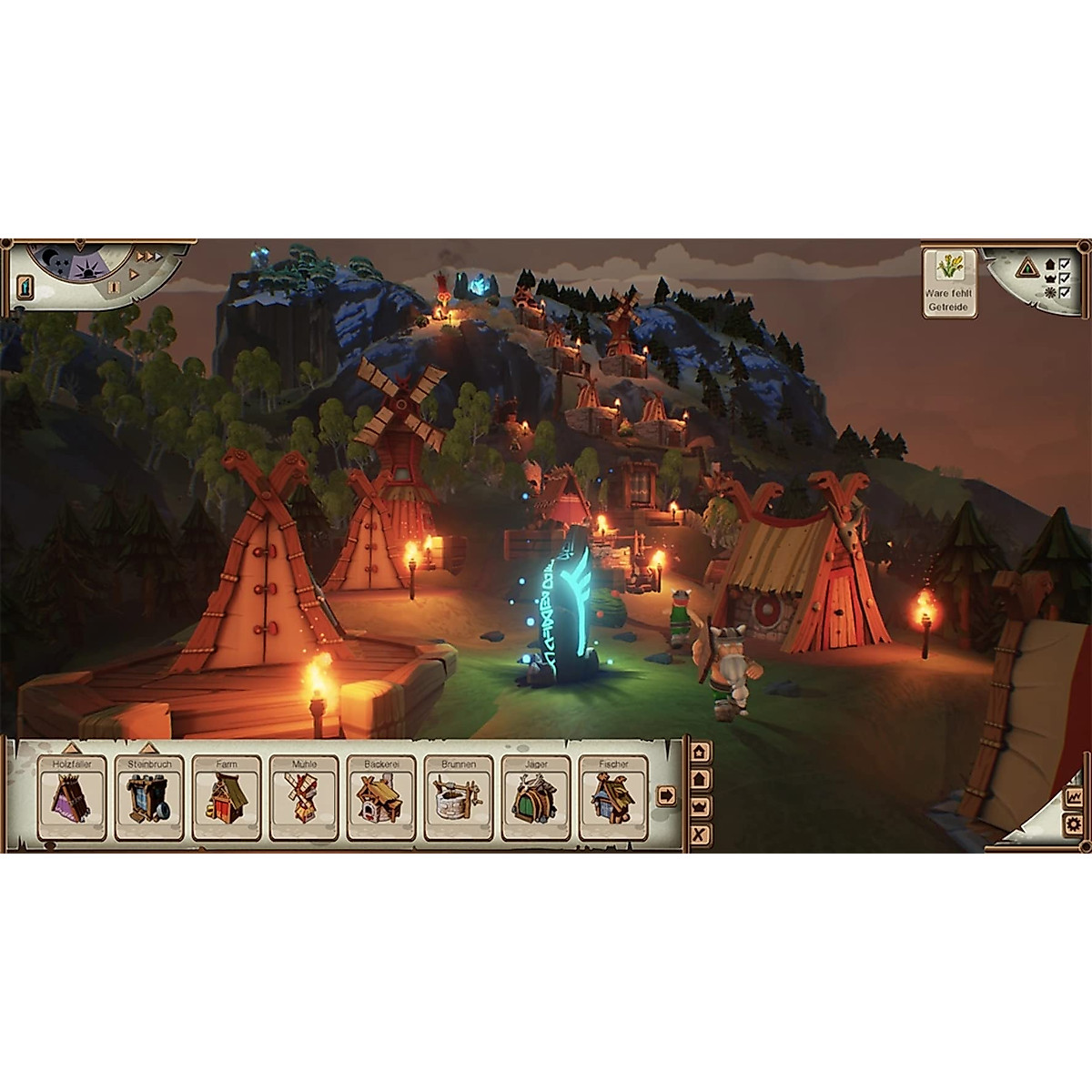Open the house-with-star building category

[700, 752]
